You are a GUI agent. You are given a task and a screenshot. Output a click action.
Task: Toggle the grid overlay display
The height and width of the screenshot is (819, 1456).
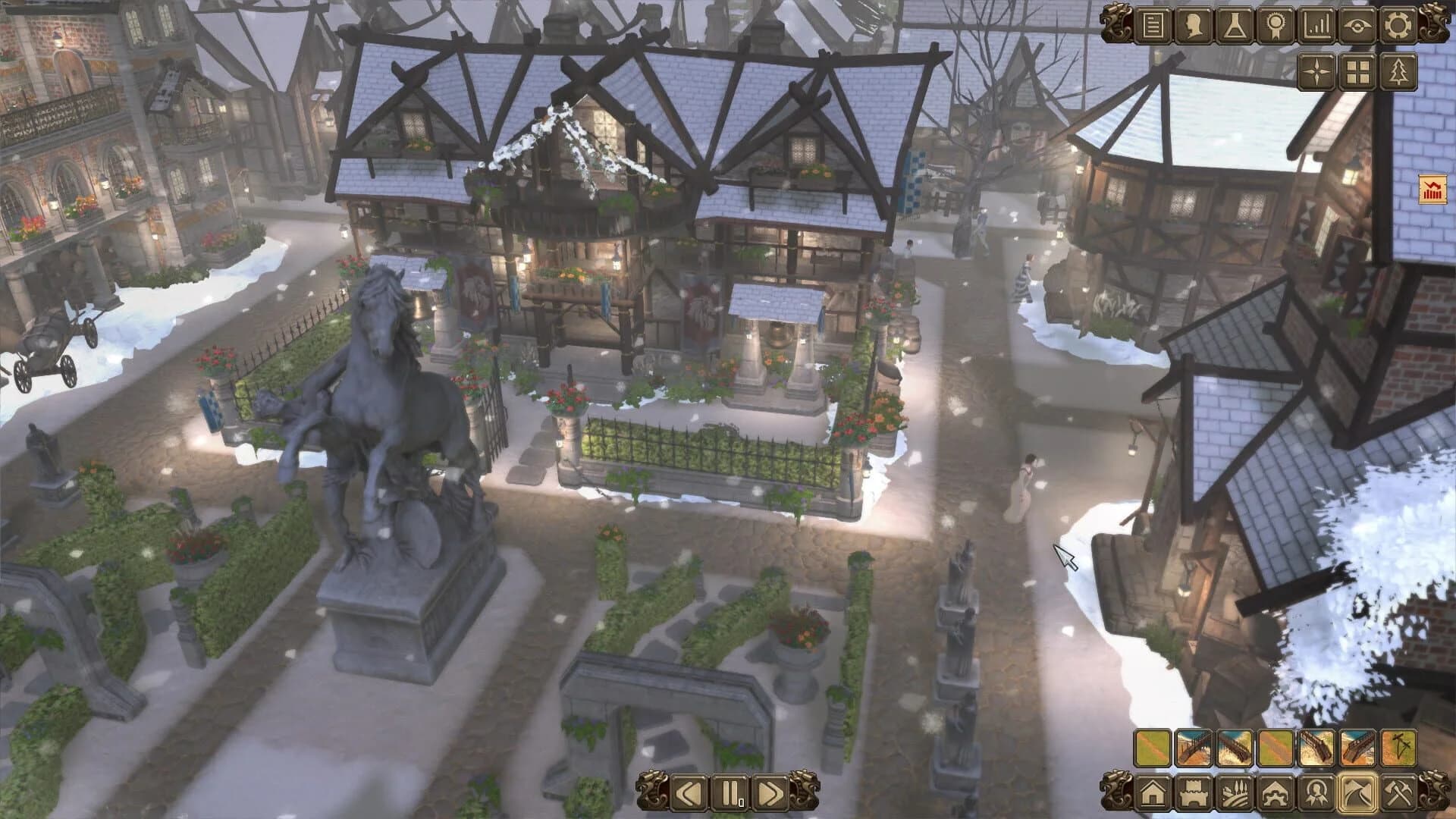1357,72
